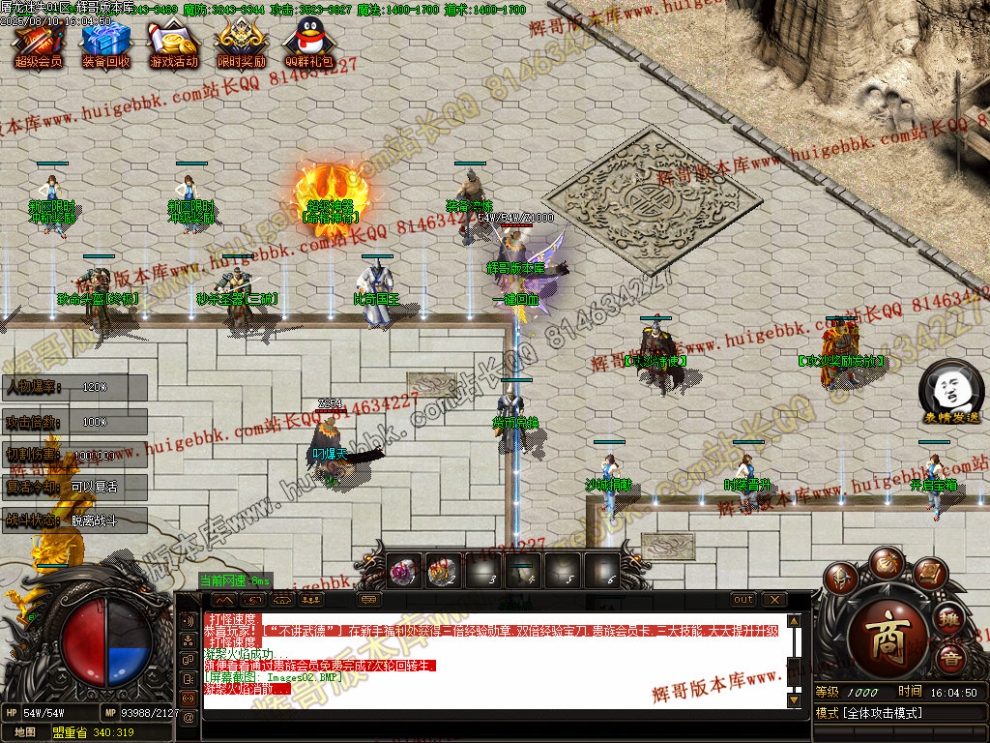Open the scroll skills book button
This screenshot has width=990, height=743.
pyautogui.click(x=929, y=575)
